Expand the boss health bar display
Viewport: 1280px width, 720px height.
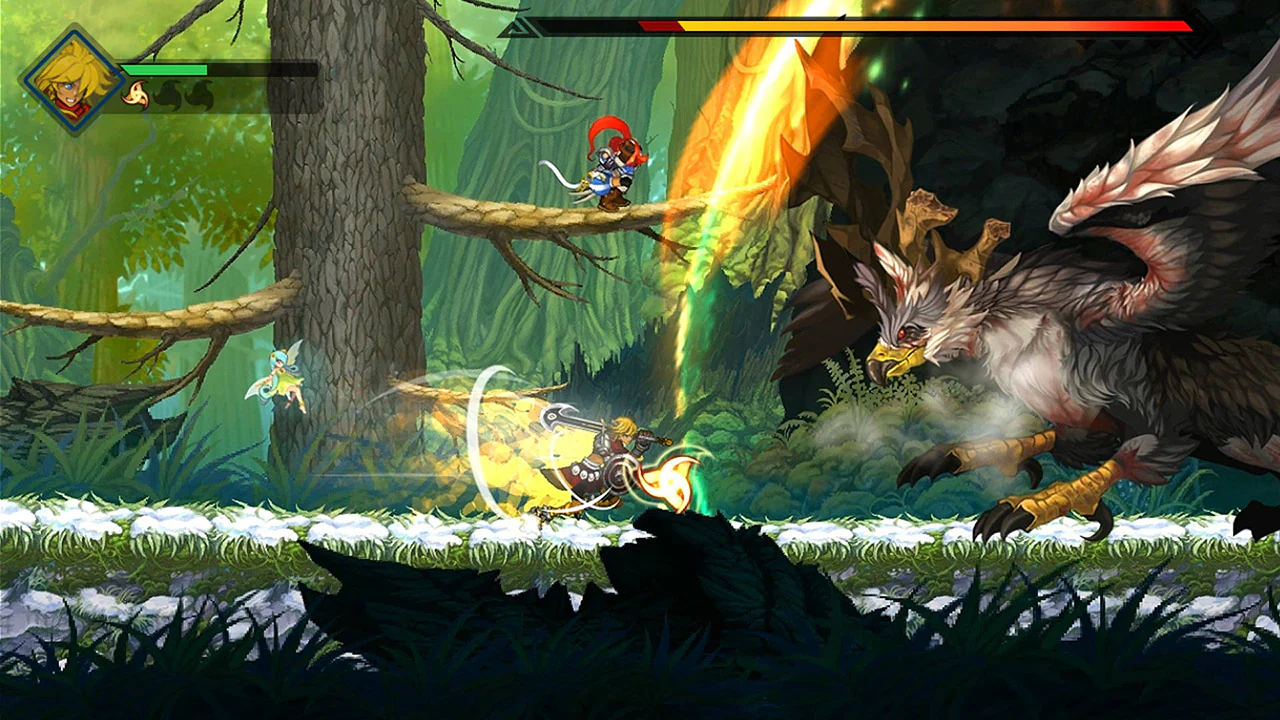point(860,28)
